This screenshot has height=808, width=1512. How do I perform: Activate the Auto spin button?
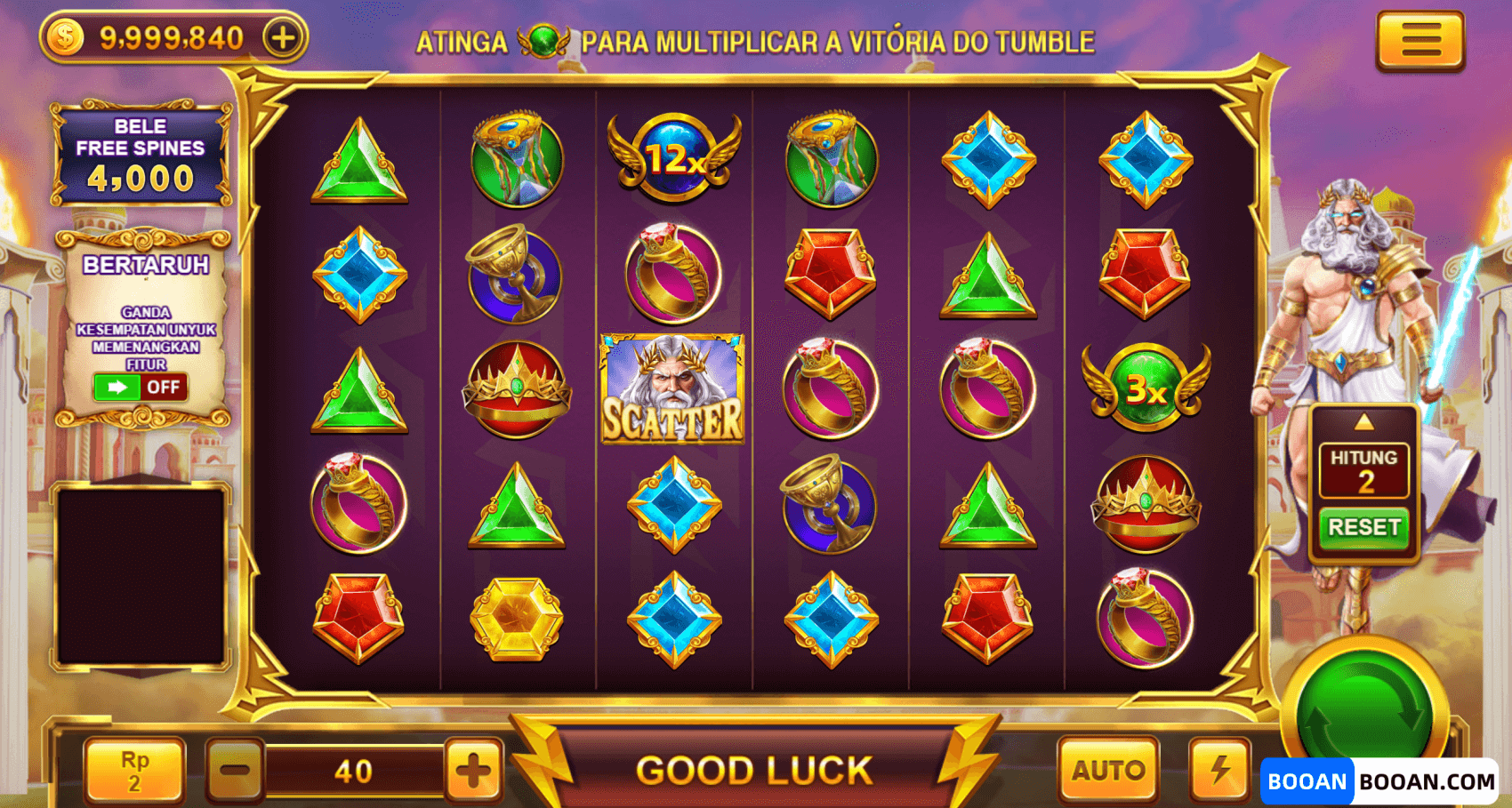[x=1108, y=770]
